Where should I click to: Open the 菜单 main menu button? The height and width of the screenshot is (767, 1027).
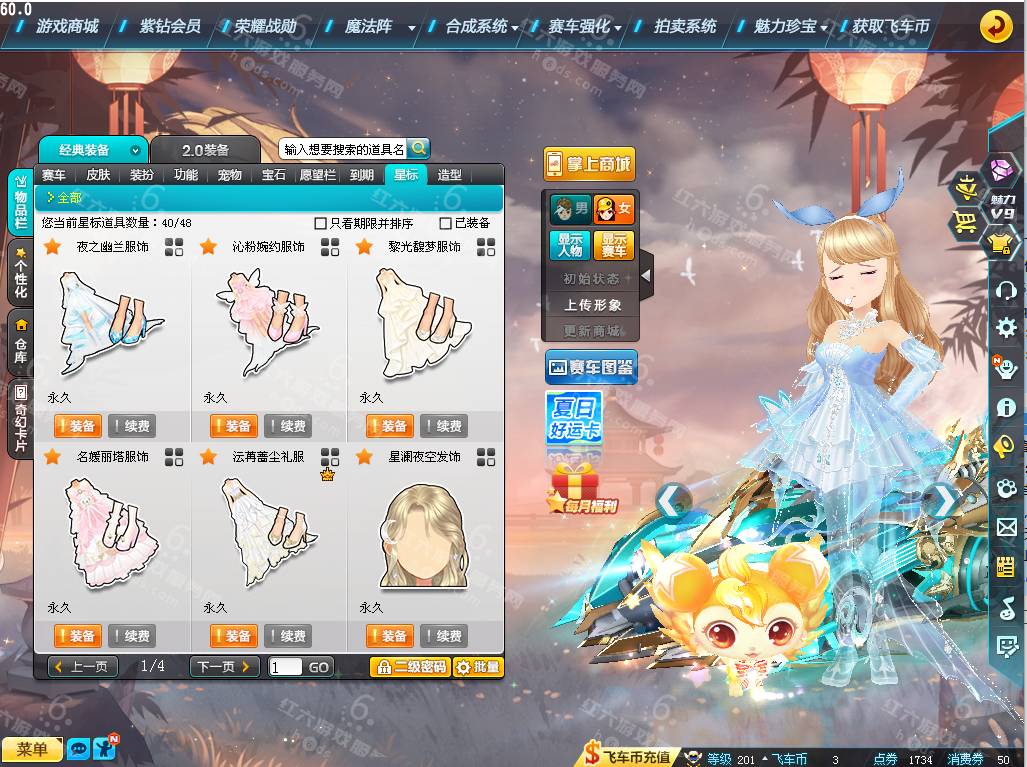[31, 749]
